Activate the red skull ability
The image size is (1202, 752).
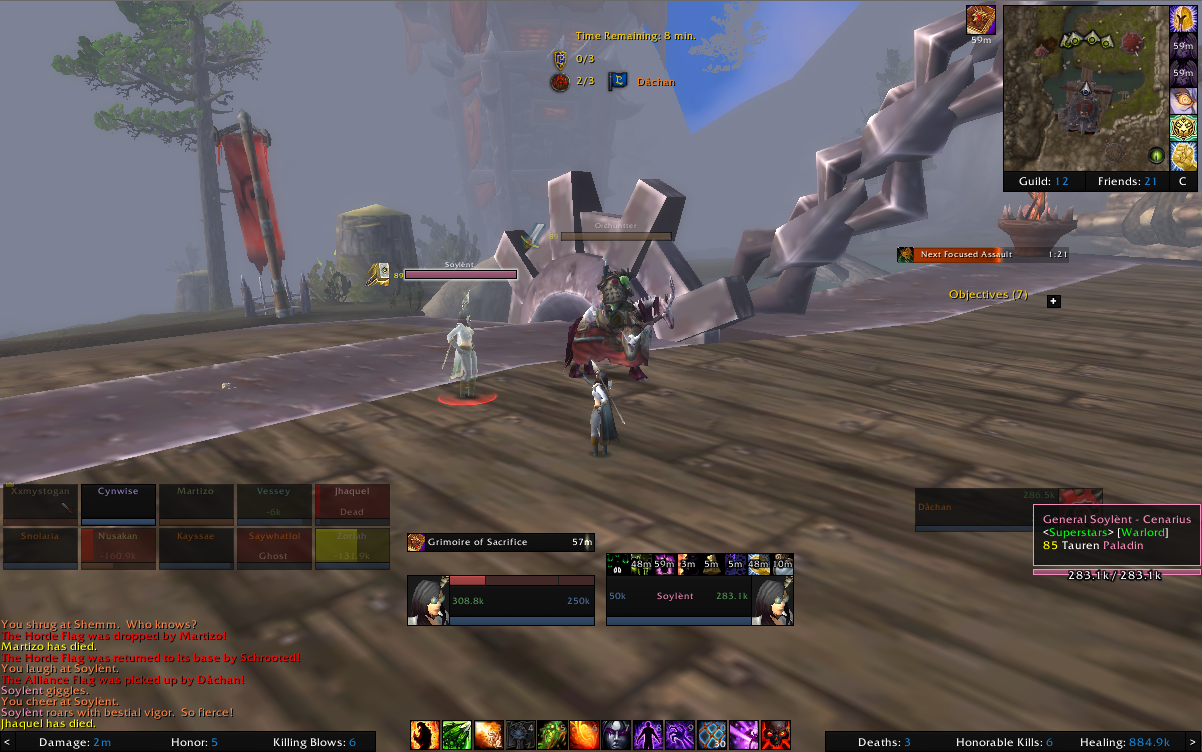tap(776, 735)
